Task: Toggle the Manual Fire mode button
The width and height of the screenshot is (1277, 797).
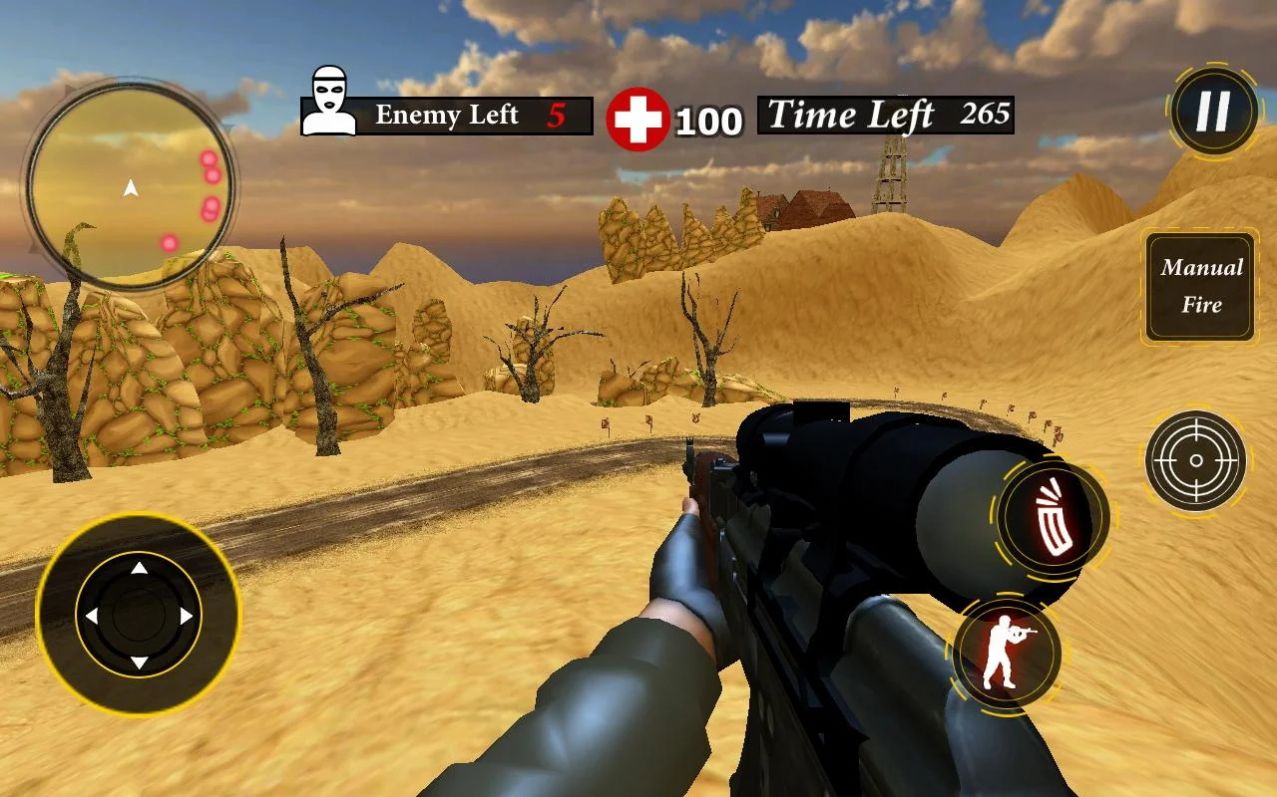Action: tap(1200, 286)
